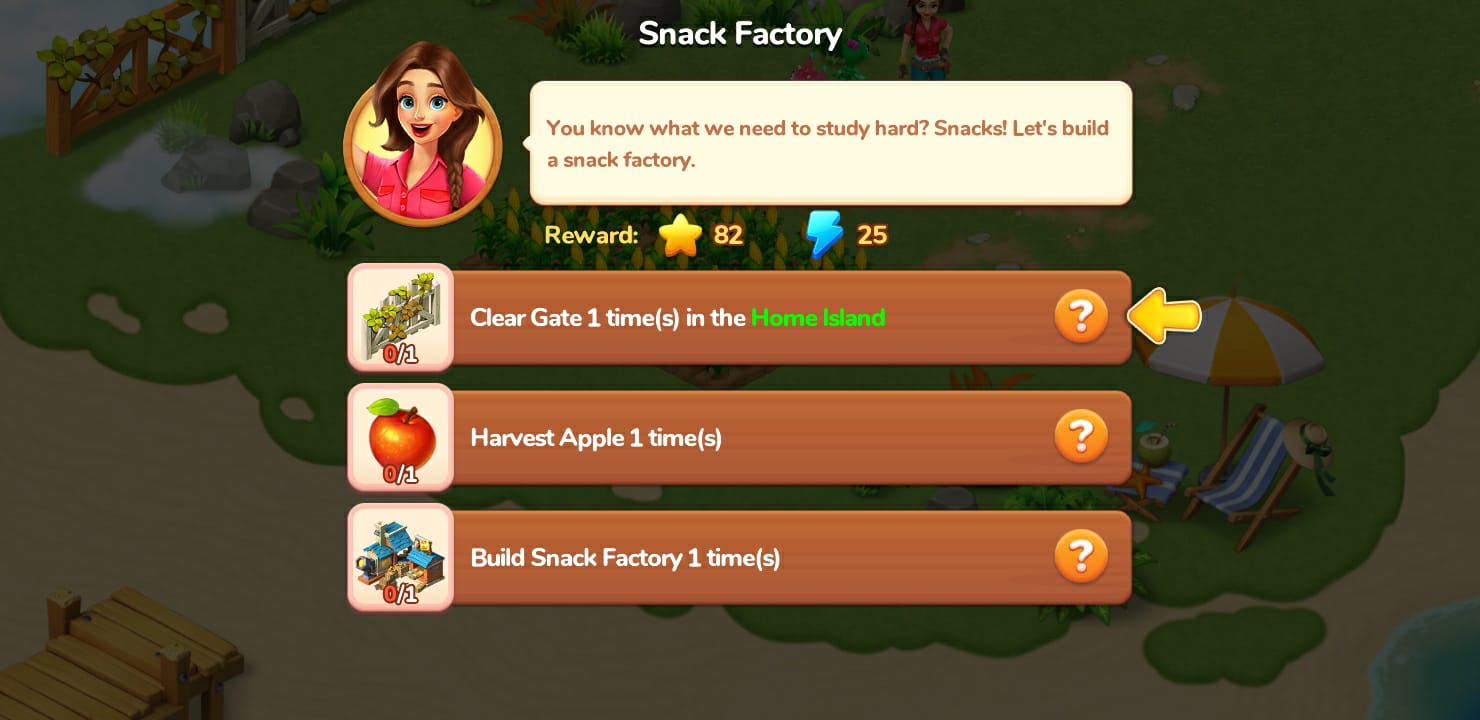Show hint for Harvest Apple task
This screenshot has width=1480, height=720.
(x=1081, y=437)
